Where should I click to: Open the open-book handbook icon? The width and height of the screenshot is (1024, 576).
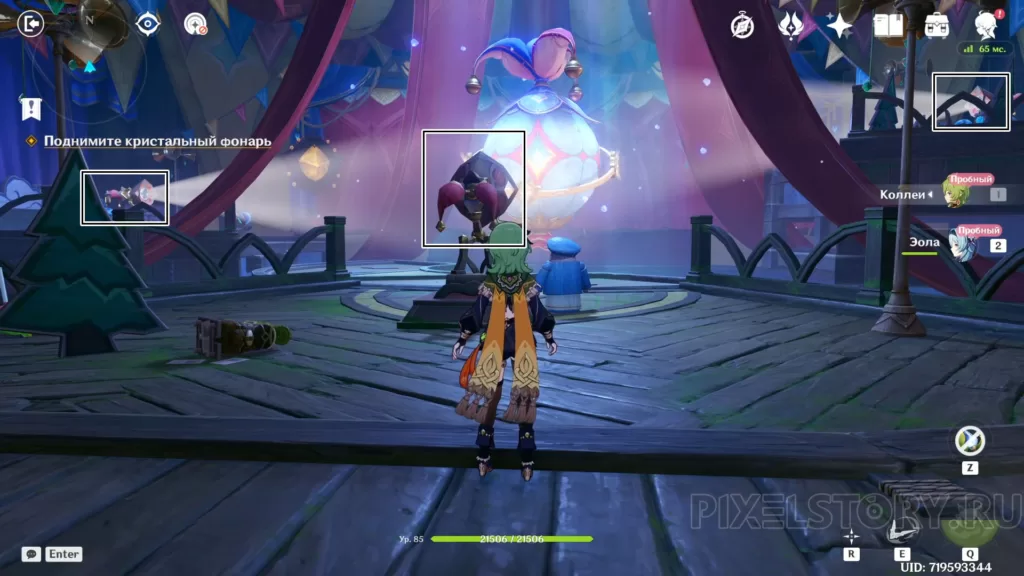click(888, 25)
